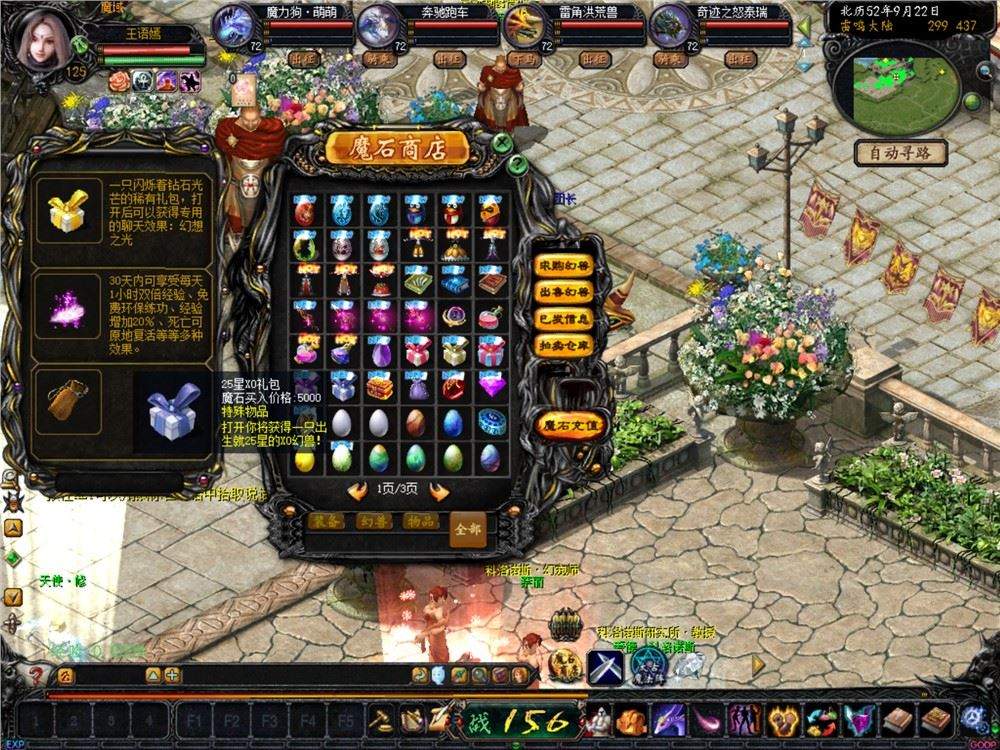Select the 全部 shop tab
This screenshot has height=750, width=1000.
467,529
